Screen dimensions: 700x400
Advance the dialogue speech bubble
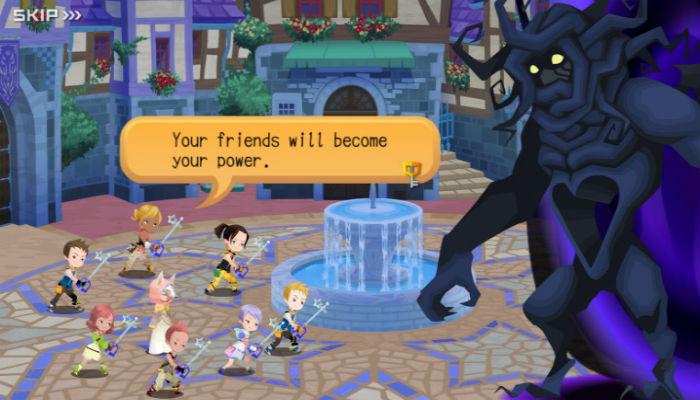(x=278, y=150)
